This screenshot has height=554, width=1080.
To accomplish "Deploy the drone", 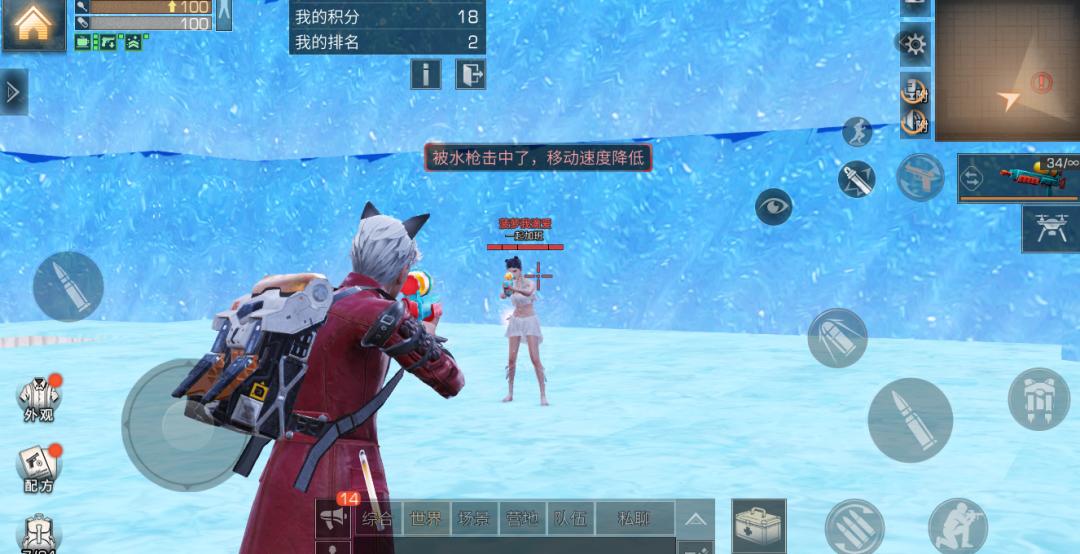I will tap(1050, 229).
